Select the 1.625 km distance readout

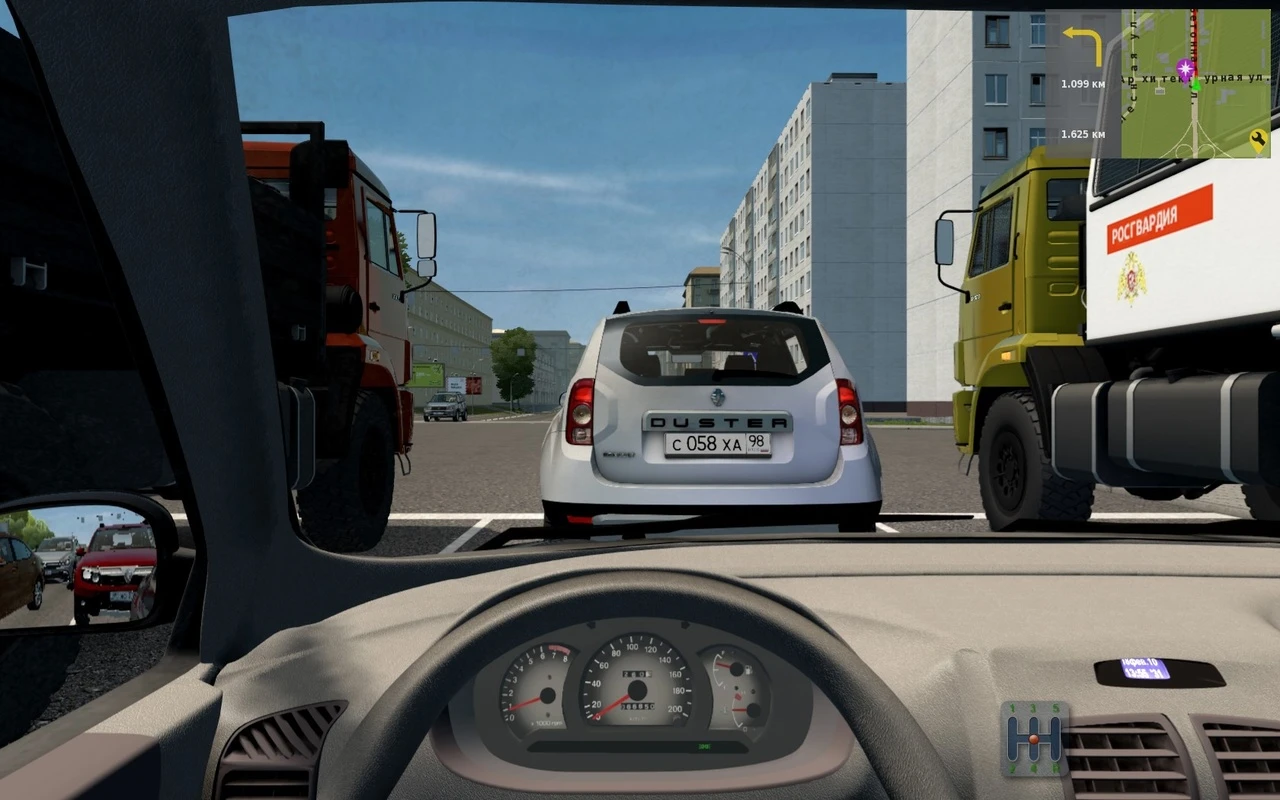tap(1082, 132)
